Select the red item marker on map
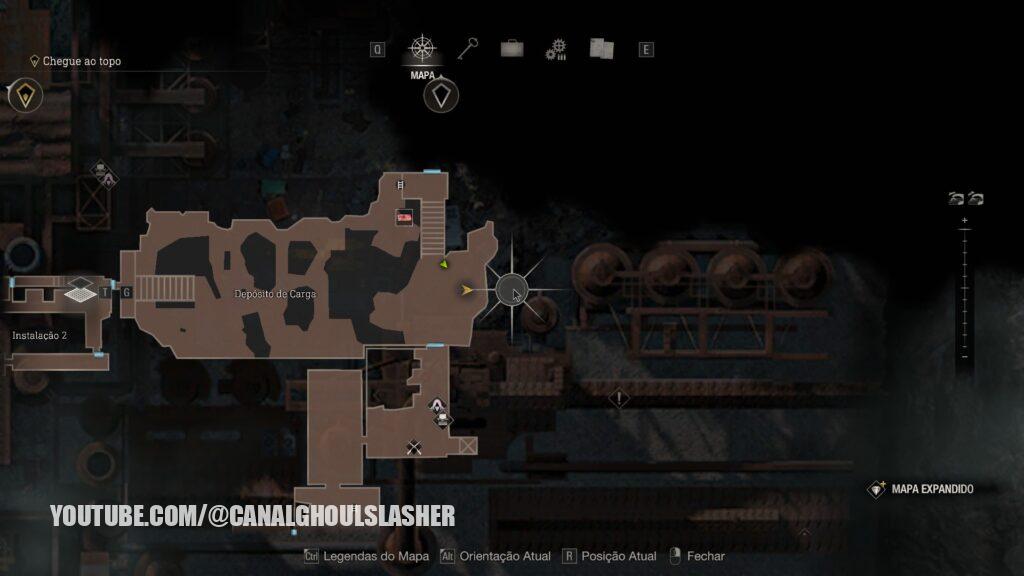Viewport: 1024px width, 576px height. pos(405,216)
